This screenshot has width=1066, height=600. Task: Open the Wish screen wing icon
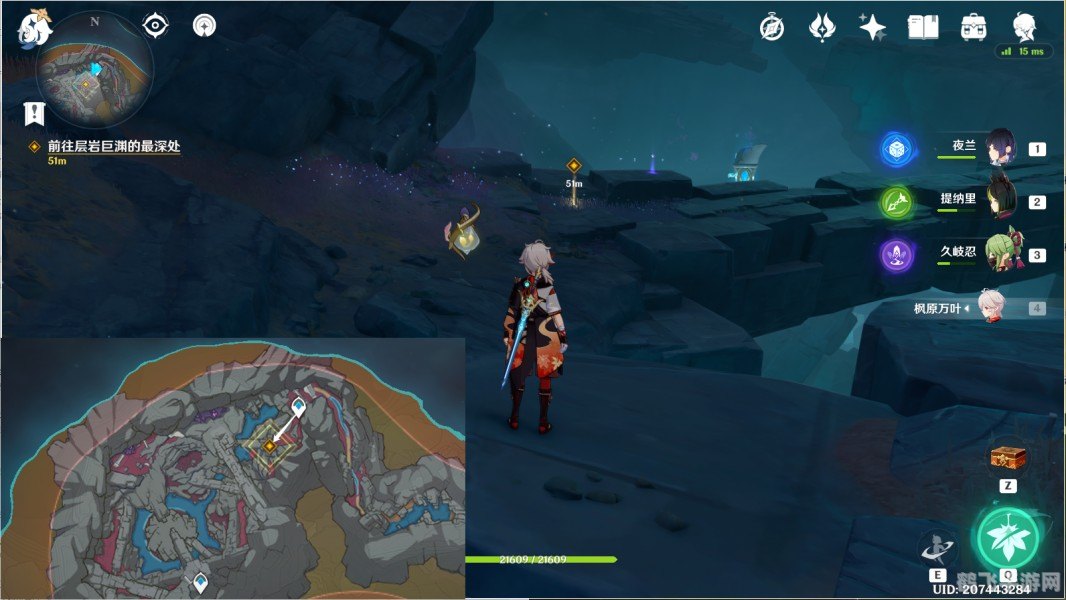[822, 27]
